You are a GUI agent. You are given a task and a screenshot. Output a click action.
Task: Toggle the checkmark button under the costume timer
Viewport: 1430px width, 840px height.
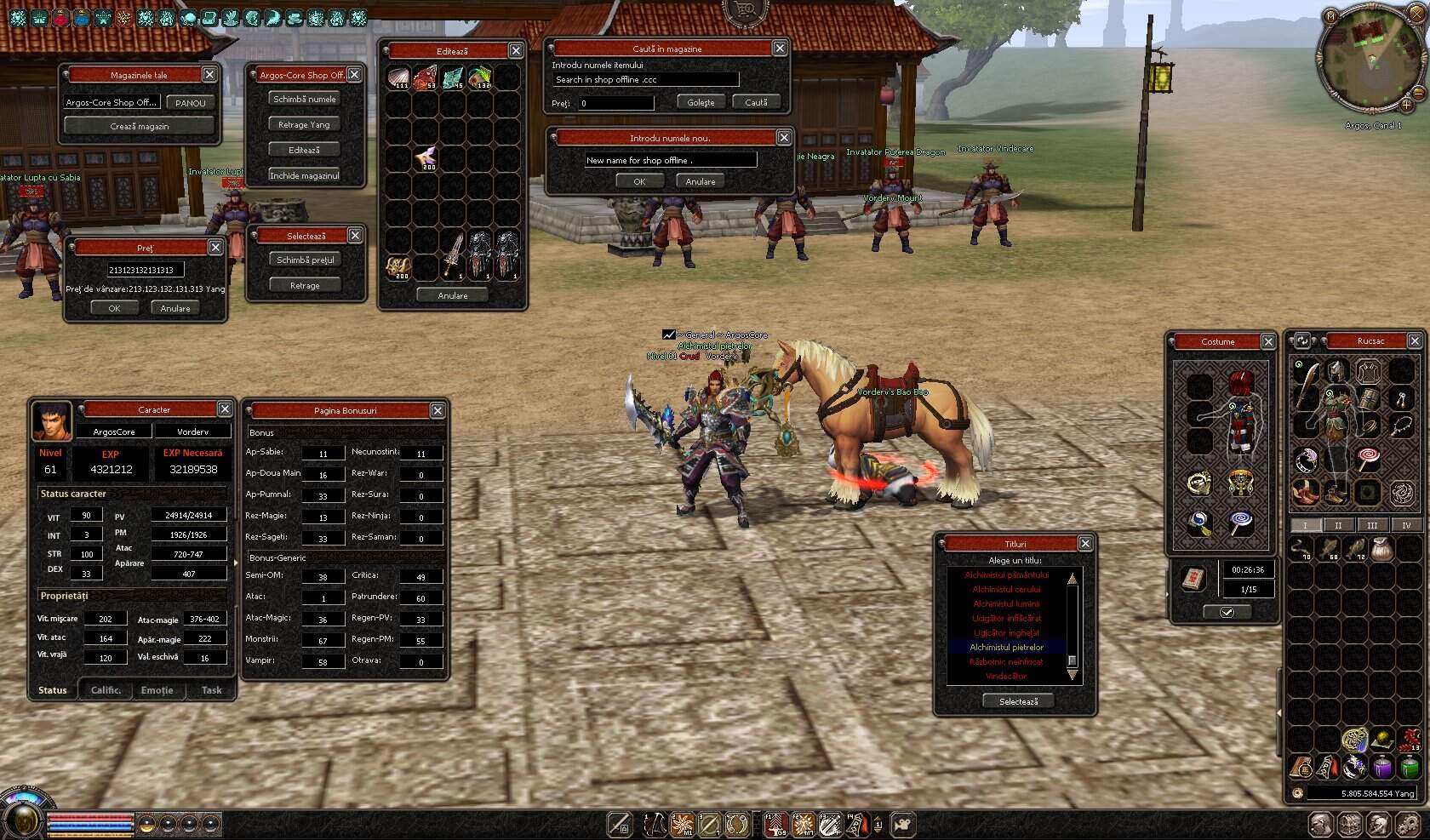pos(1228,611)
